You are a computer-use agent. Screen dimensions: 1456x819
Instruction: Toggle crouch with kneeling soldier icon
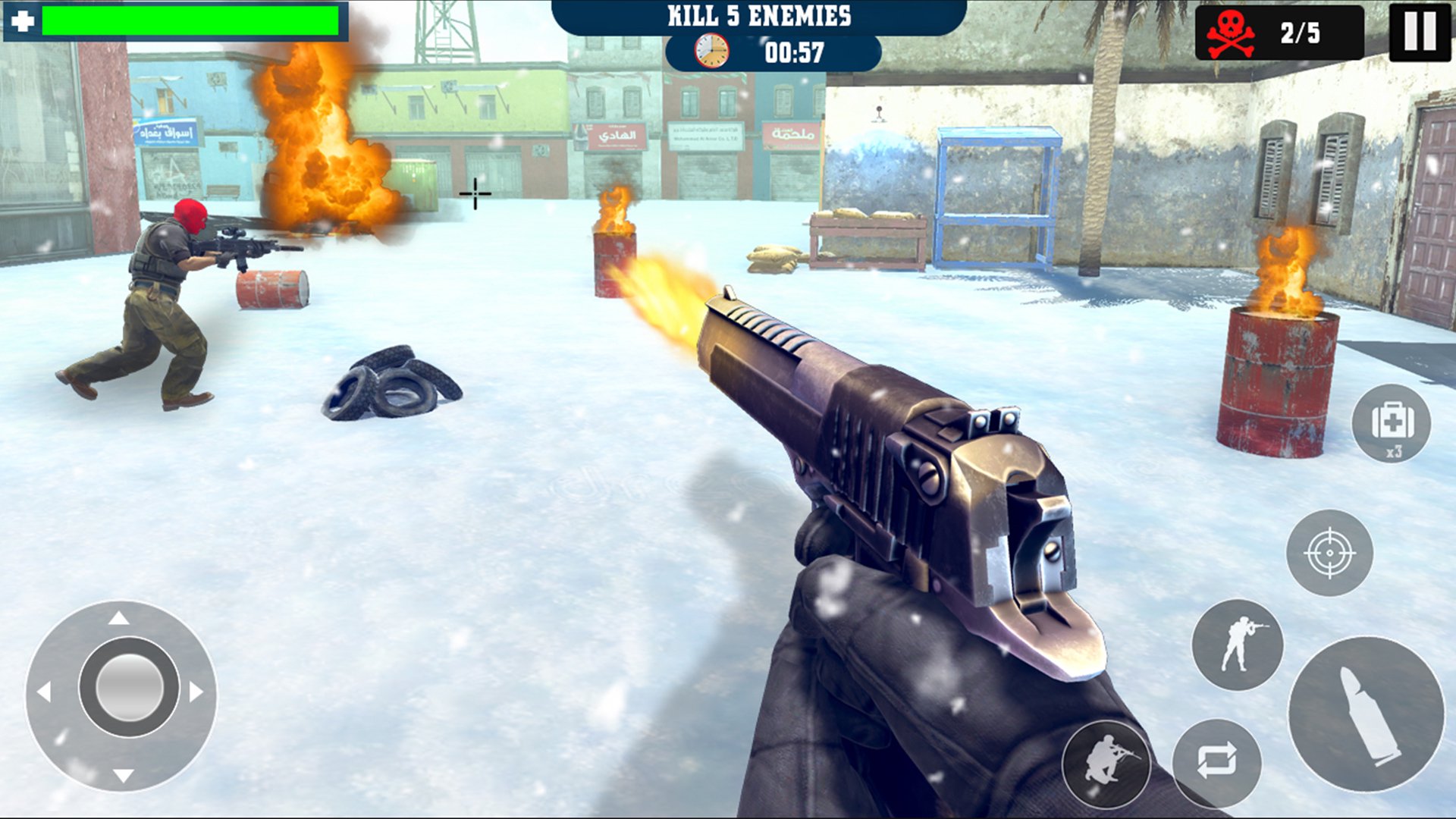point(1108,761)
